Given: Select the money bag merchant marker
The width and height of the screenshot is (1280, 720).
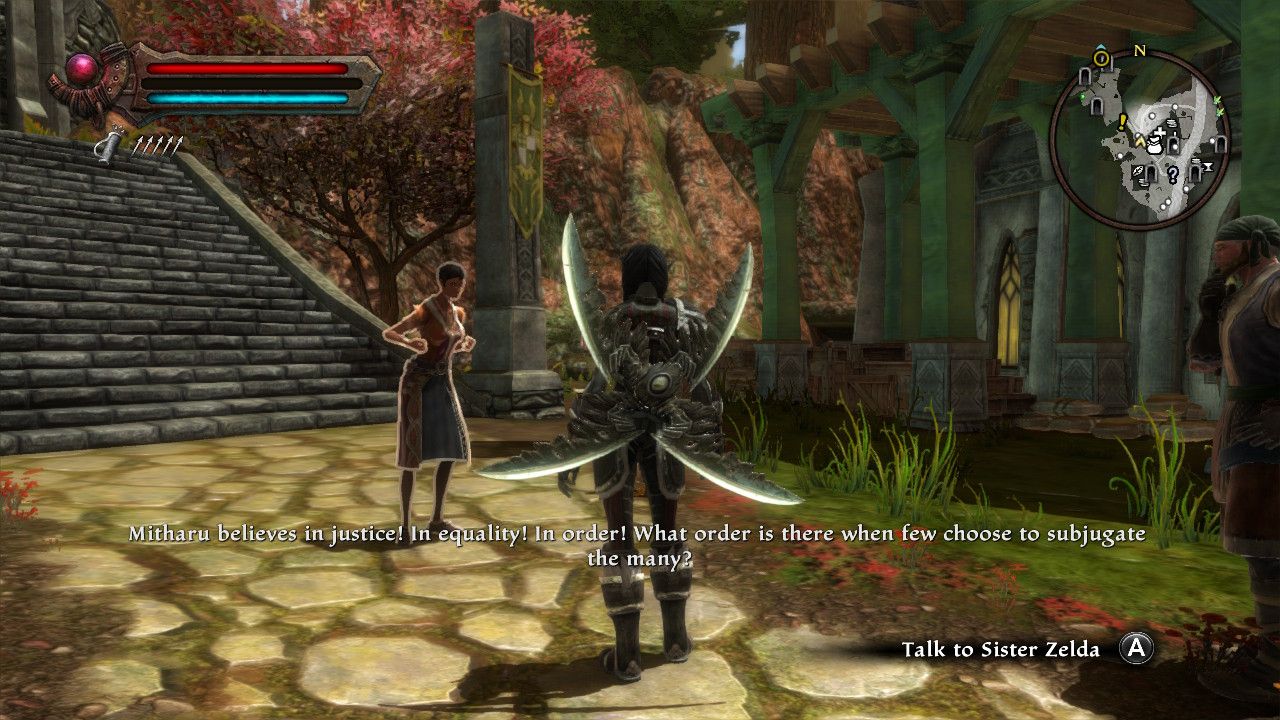Looking at the screenshot, I should pos(1152,143).
